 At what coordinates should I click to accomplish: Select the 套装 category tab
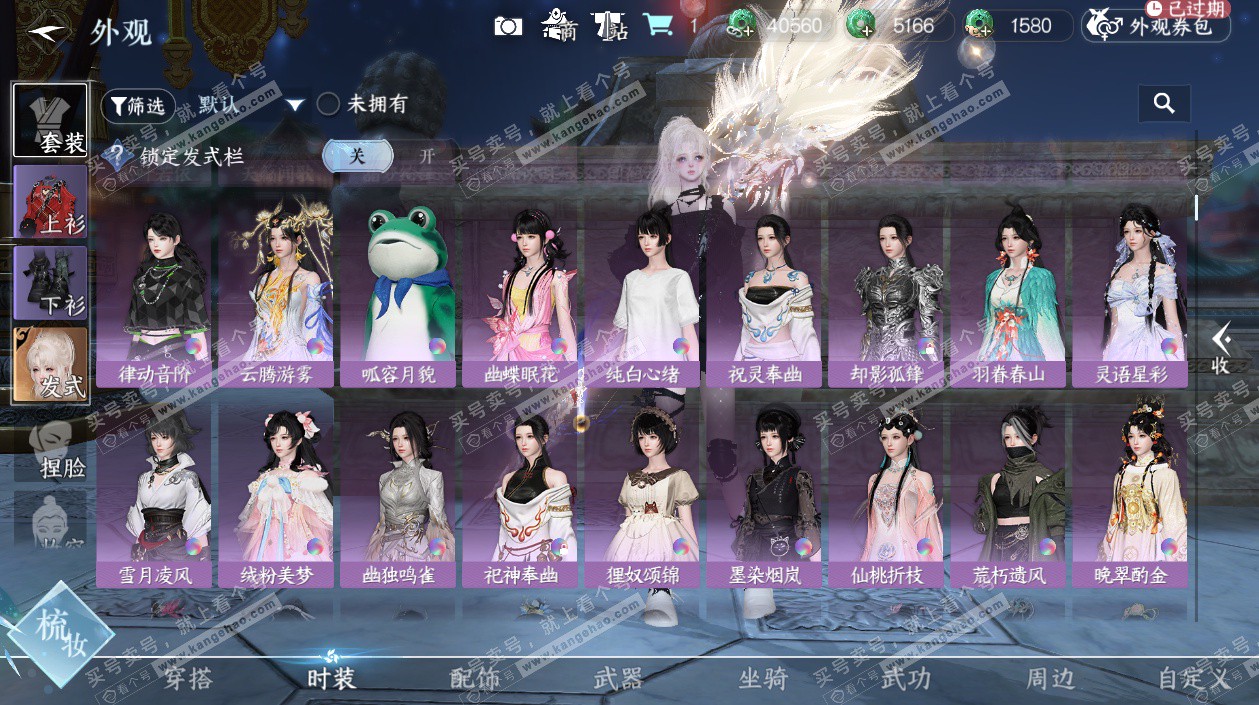tap(50, 121)
